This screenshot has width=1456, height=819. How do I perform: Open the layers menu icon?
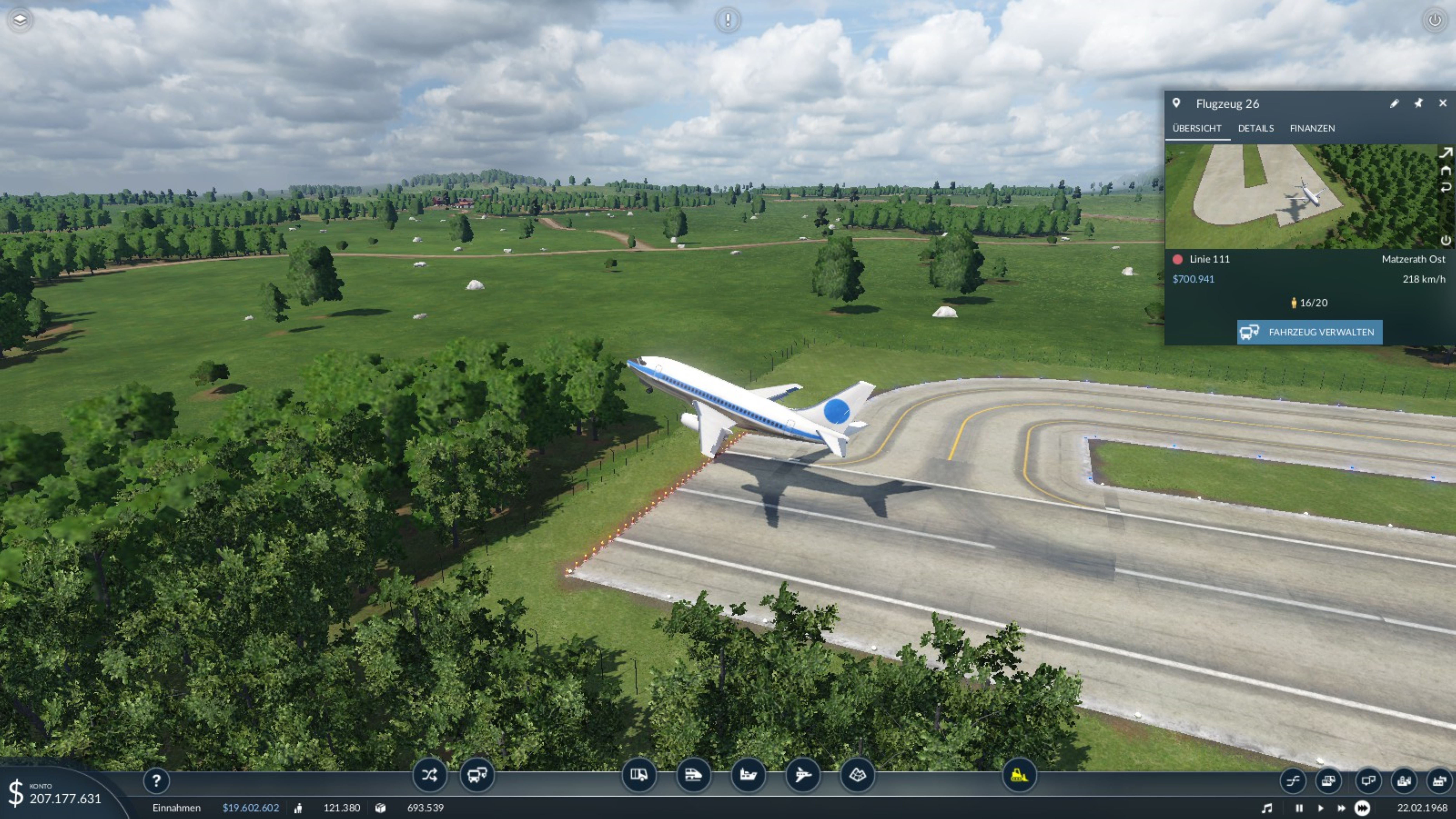click(x=20, y=20)
